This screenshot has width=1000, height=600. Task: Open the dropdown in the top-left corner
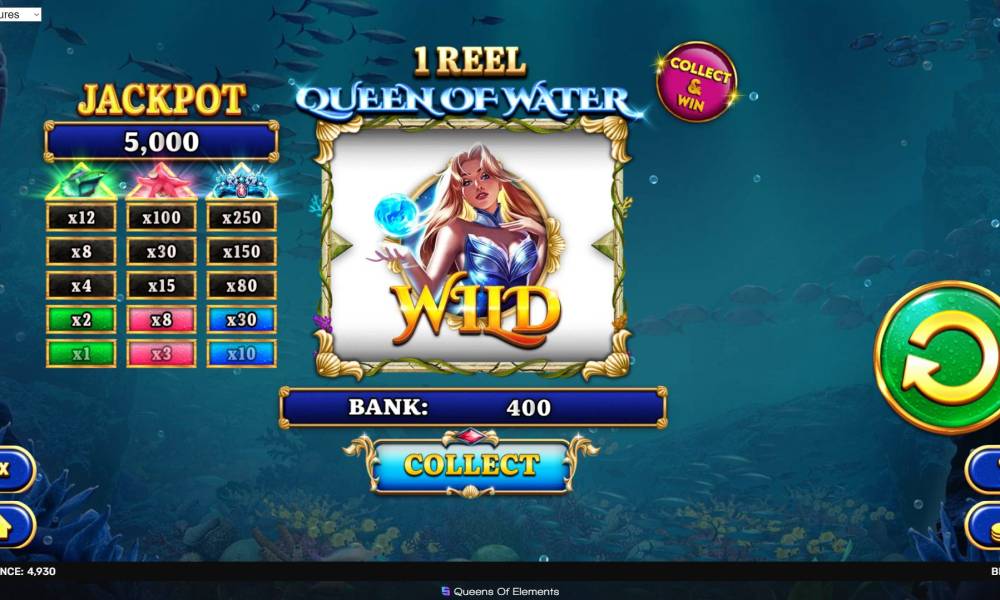point(21,15)
